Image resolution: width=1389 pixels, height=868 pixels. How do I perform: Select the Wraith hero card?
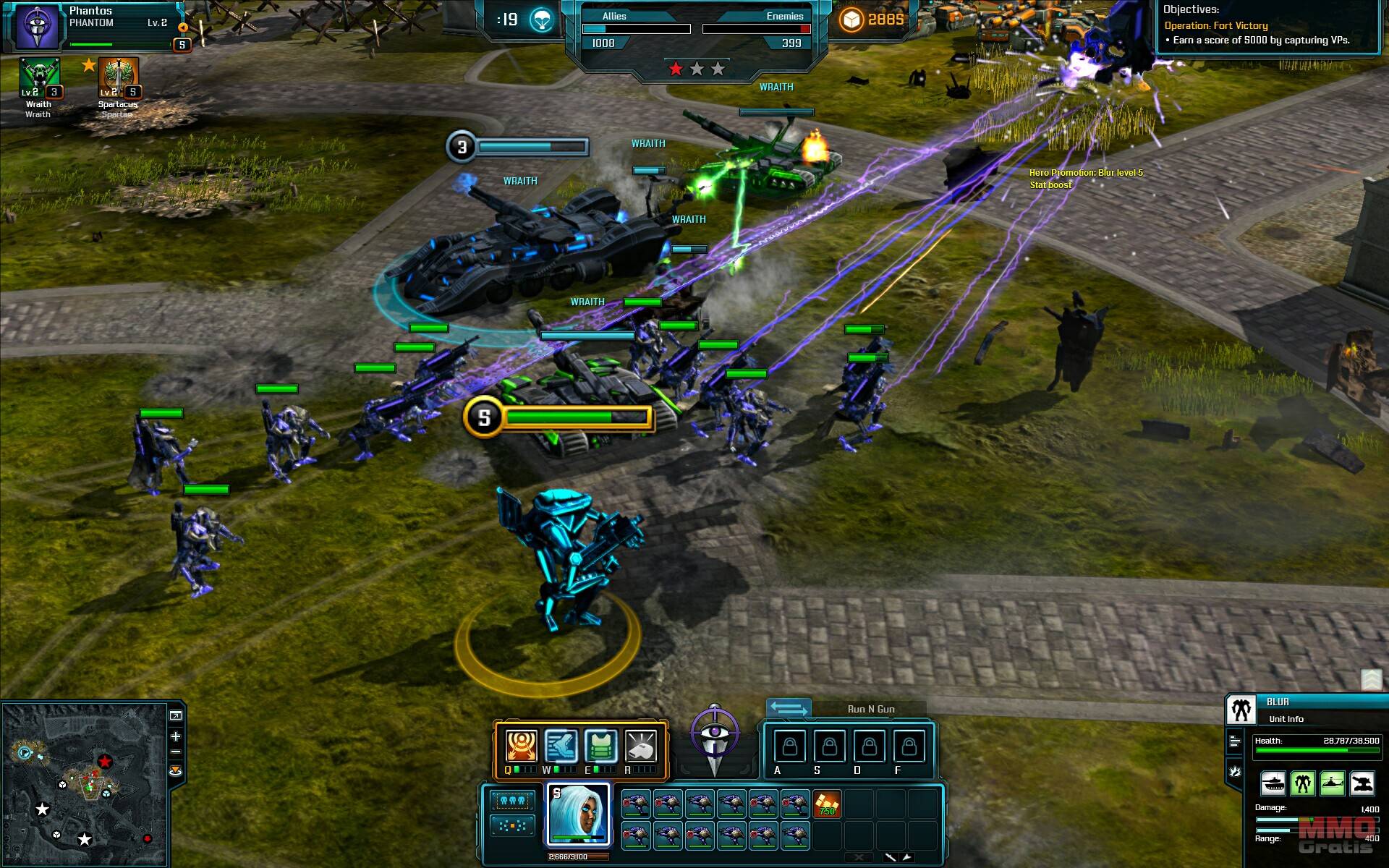pos(39,78)
